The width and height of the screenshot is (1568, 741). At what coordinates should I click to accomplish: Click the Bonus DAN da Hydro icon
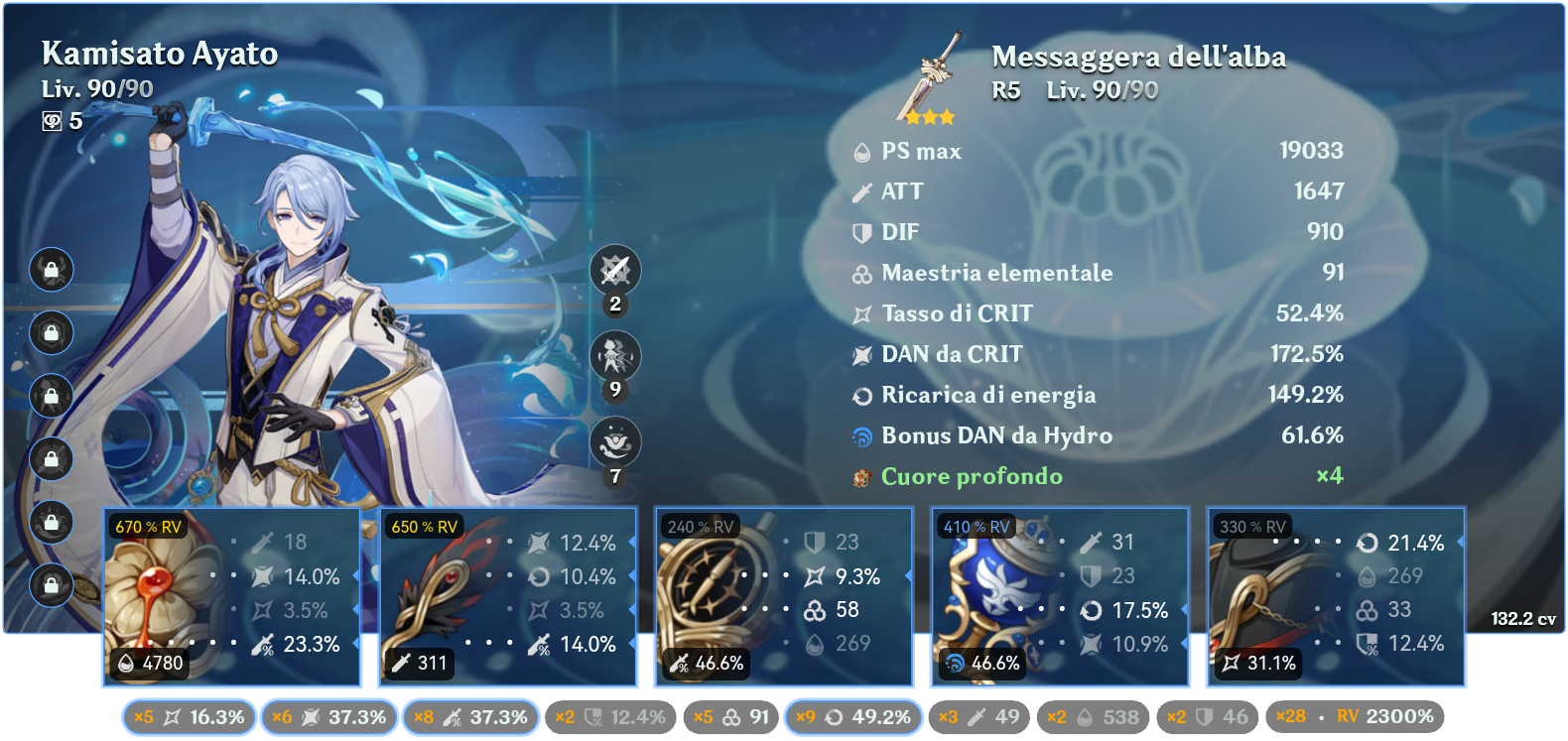pos(862,435)
